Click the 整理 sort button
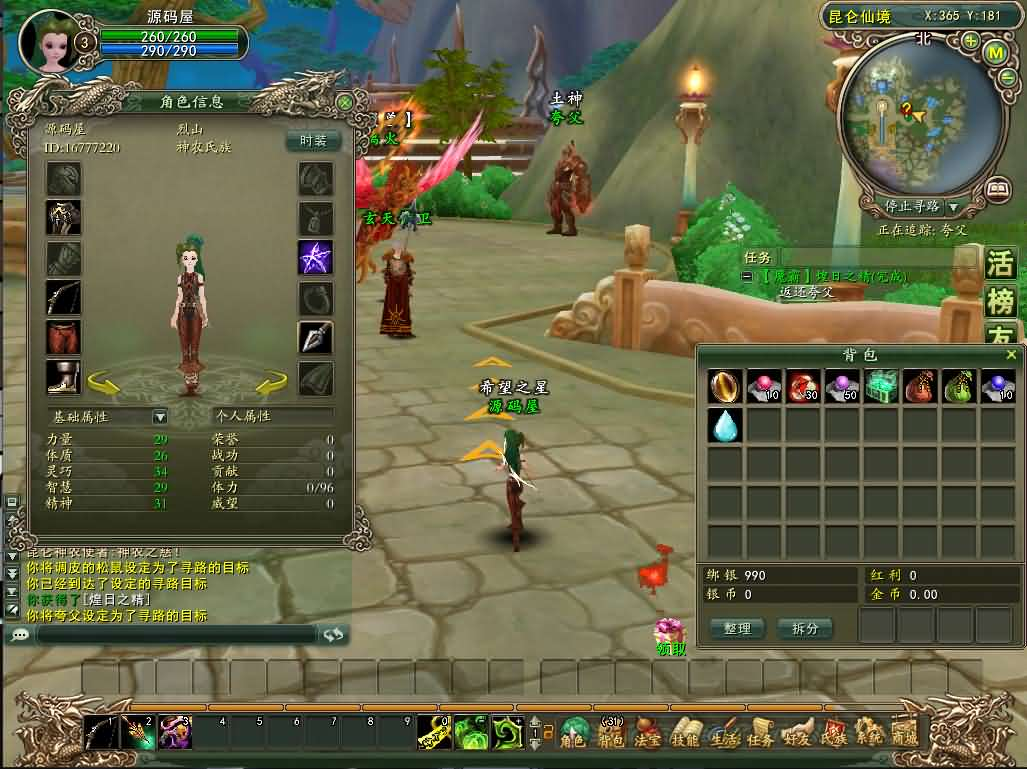 point(737,628)
